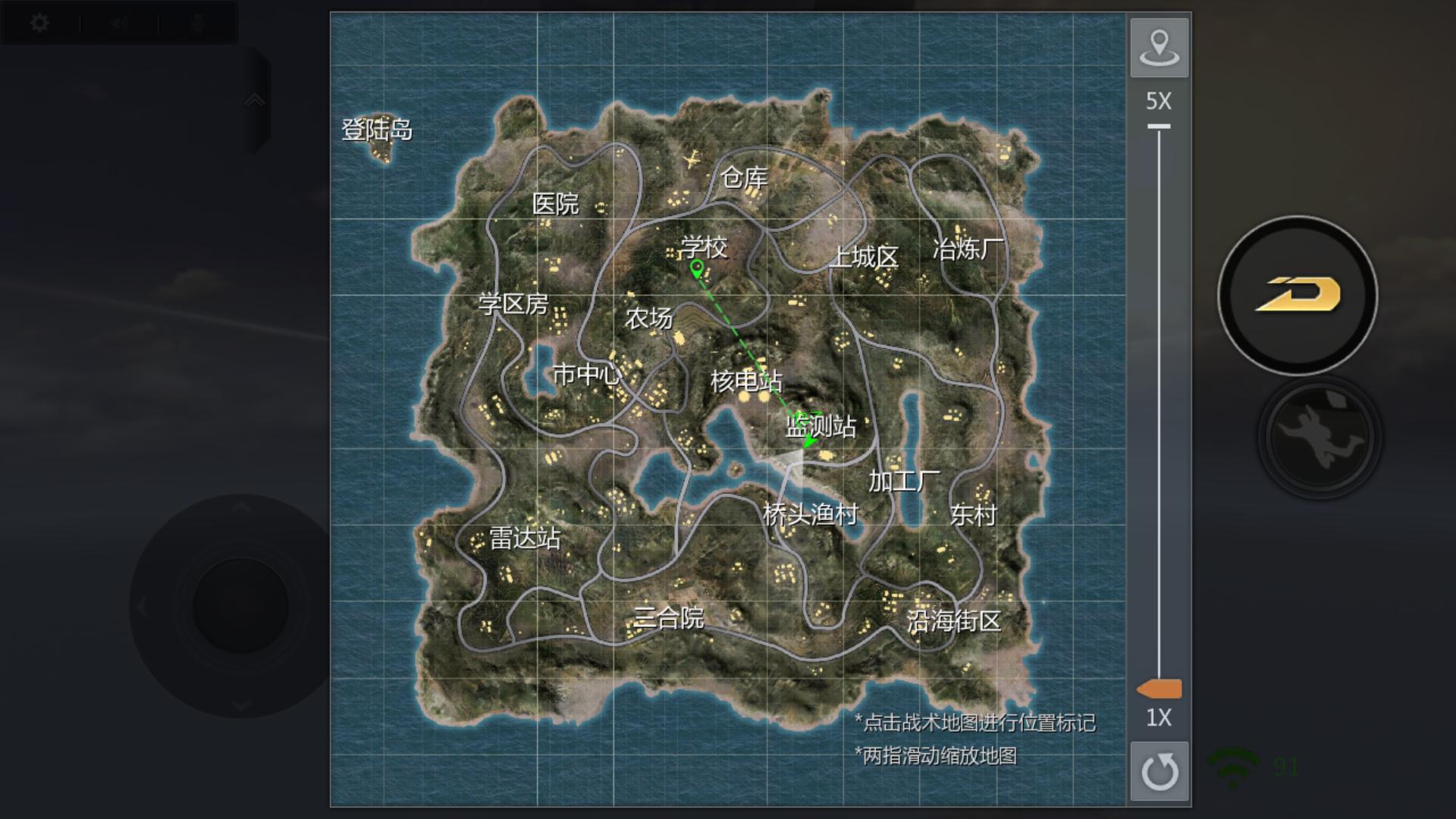This screenshot has height=819, width=1456.
Task: Activate the gold D jump button
Action: pyautogui.click(x=1298, y=295)
